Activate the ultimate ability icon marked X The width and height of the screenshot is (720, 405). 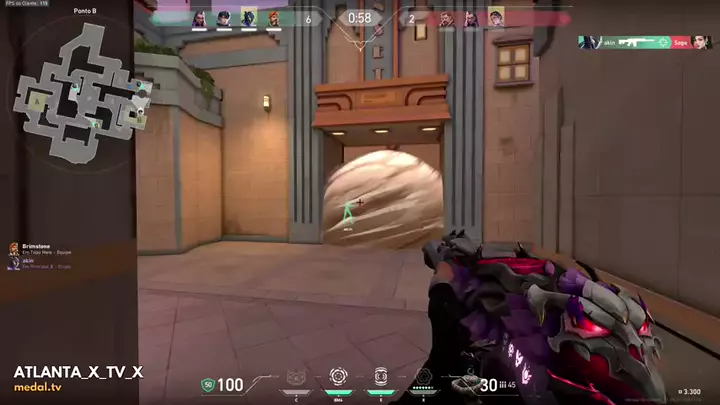423,378
